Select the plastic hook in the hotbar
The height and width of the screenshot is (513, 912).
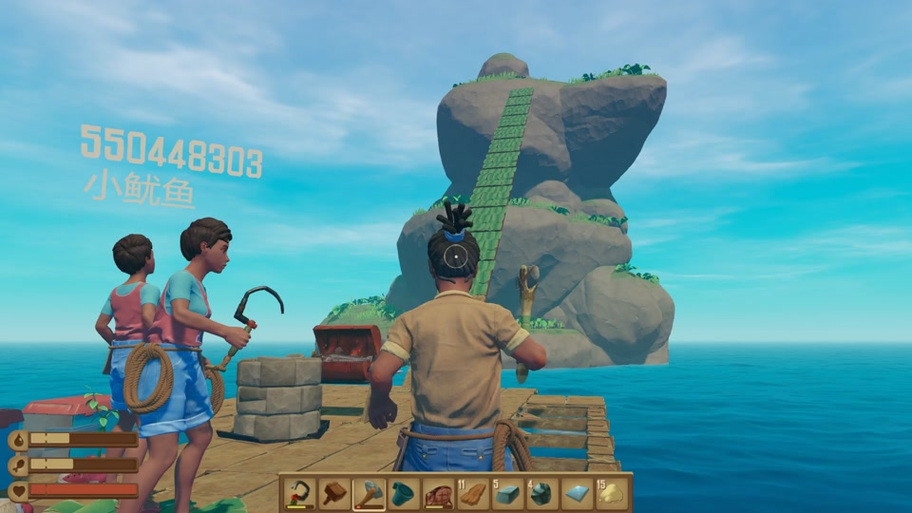coord(298,493)
